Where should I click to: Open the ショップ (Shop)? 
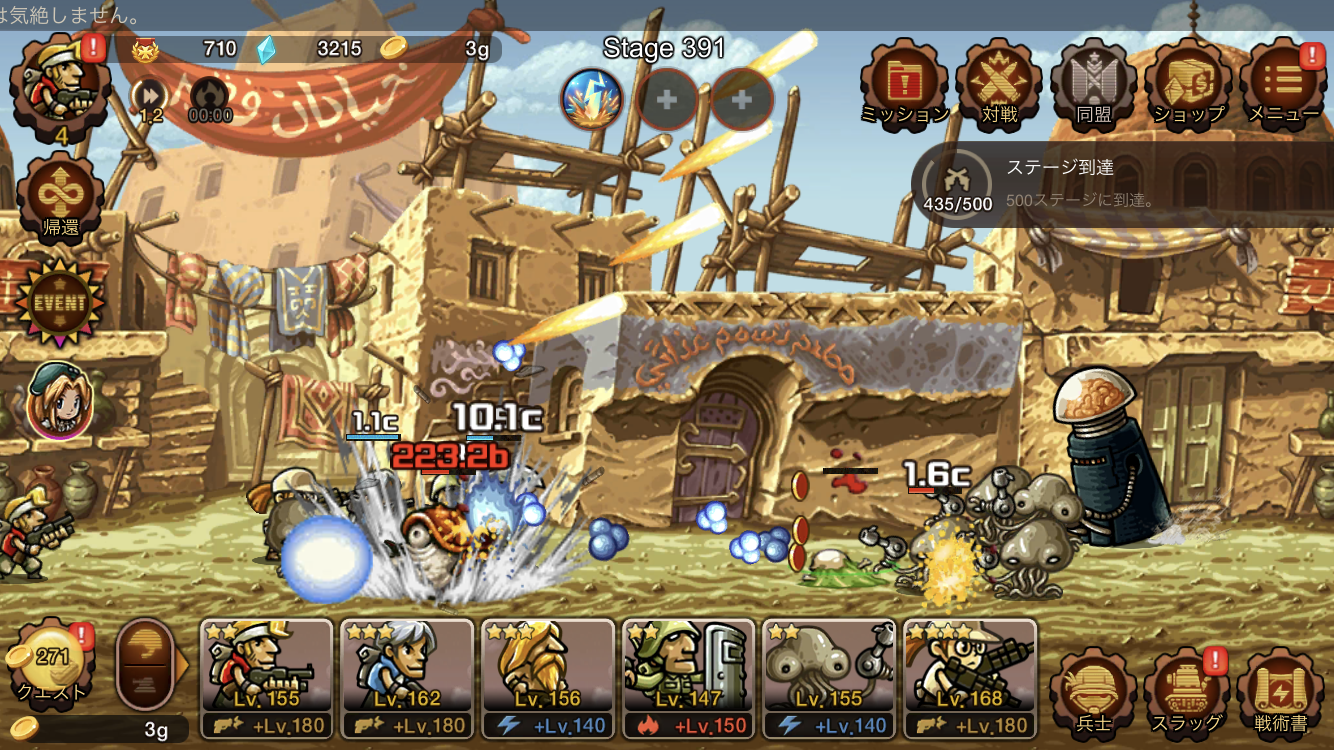click(1187, 82)
